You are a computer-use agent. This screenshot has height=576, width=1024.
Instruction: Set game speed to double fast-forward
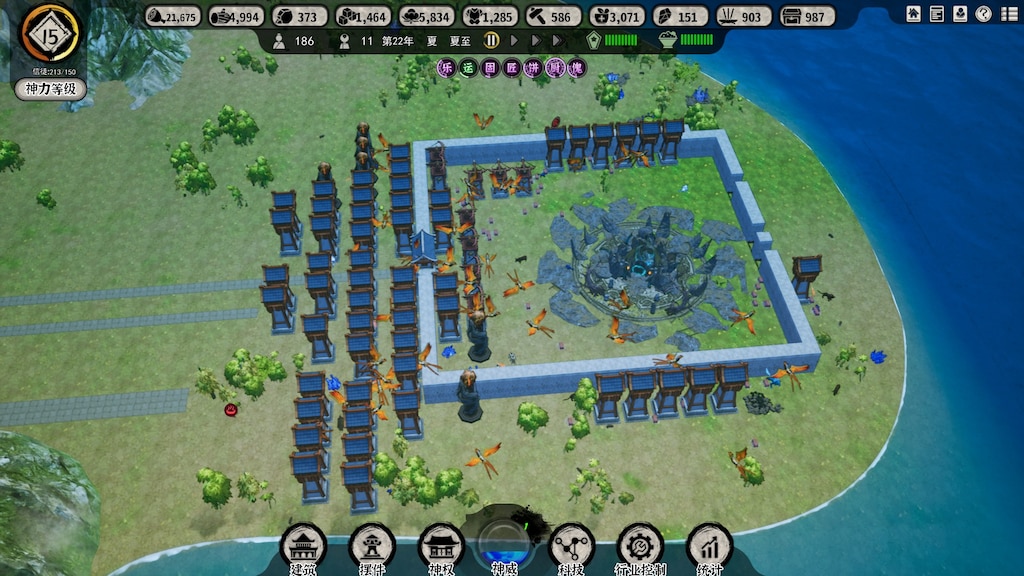537,41
